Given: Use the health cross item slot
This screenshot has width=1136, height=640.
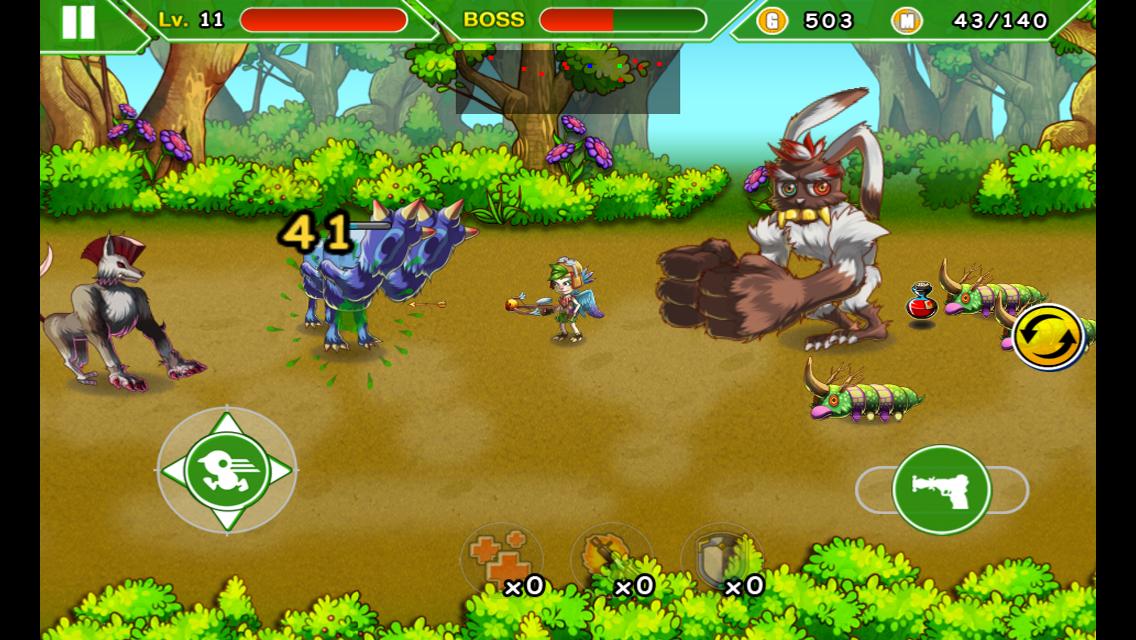Looking at the screenshot, I should coord(502,560).
